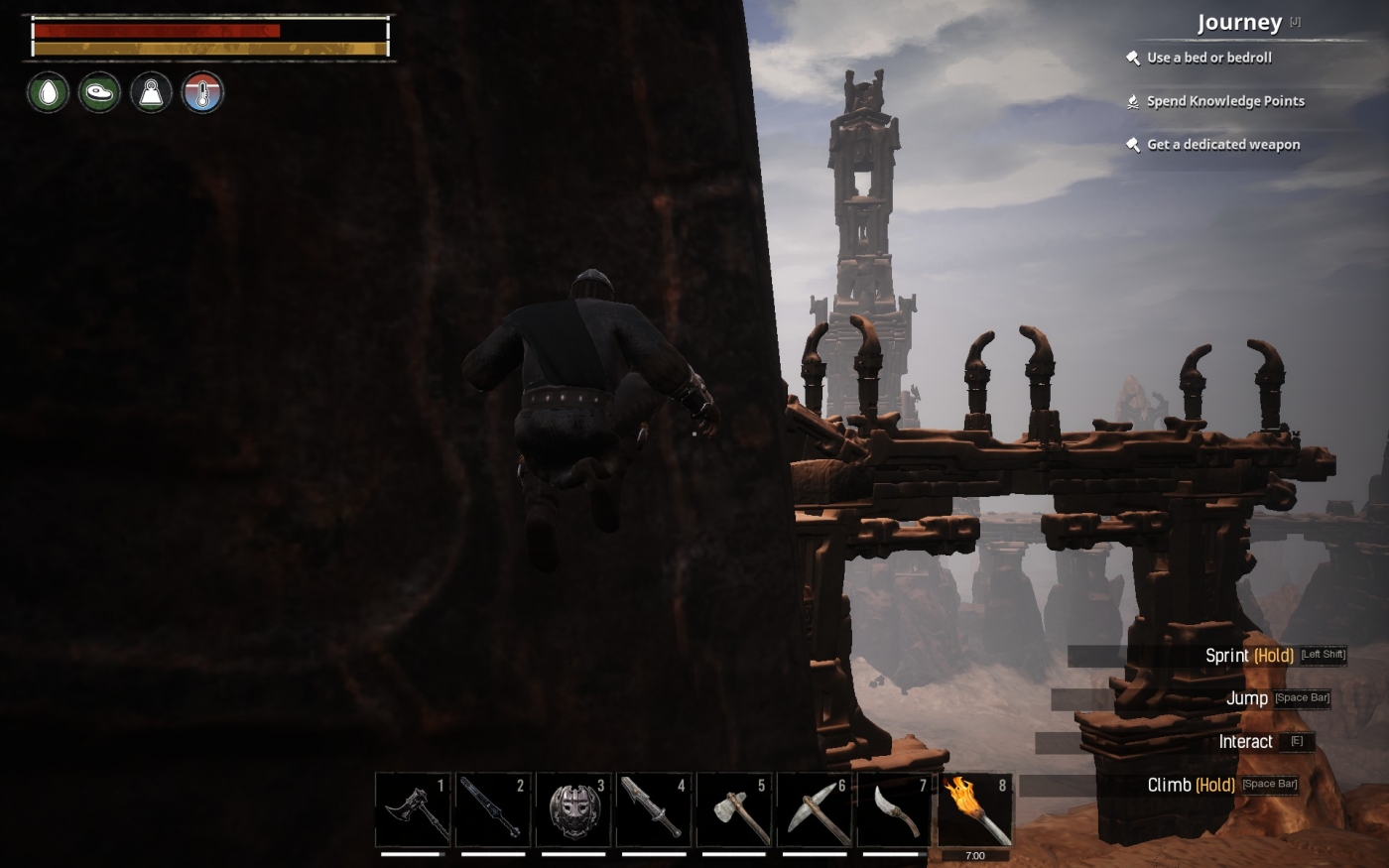Equip the stone hatchet in slot 5
The height and width of the screenshot is (868, 1389).
coord(734,809)
